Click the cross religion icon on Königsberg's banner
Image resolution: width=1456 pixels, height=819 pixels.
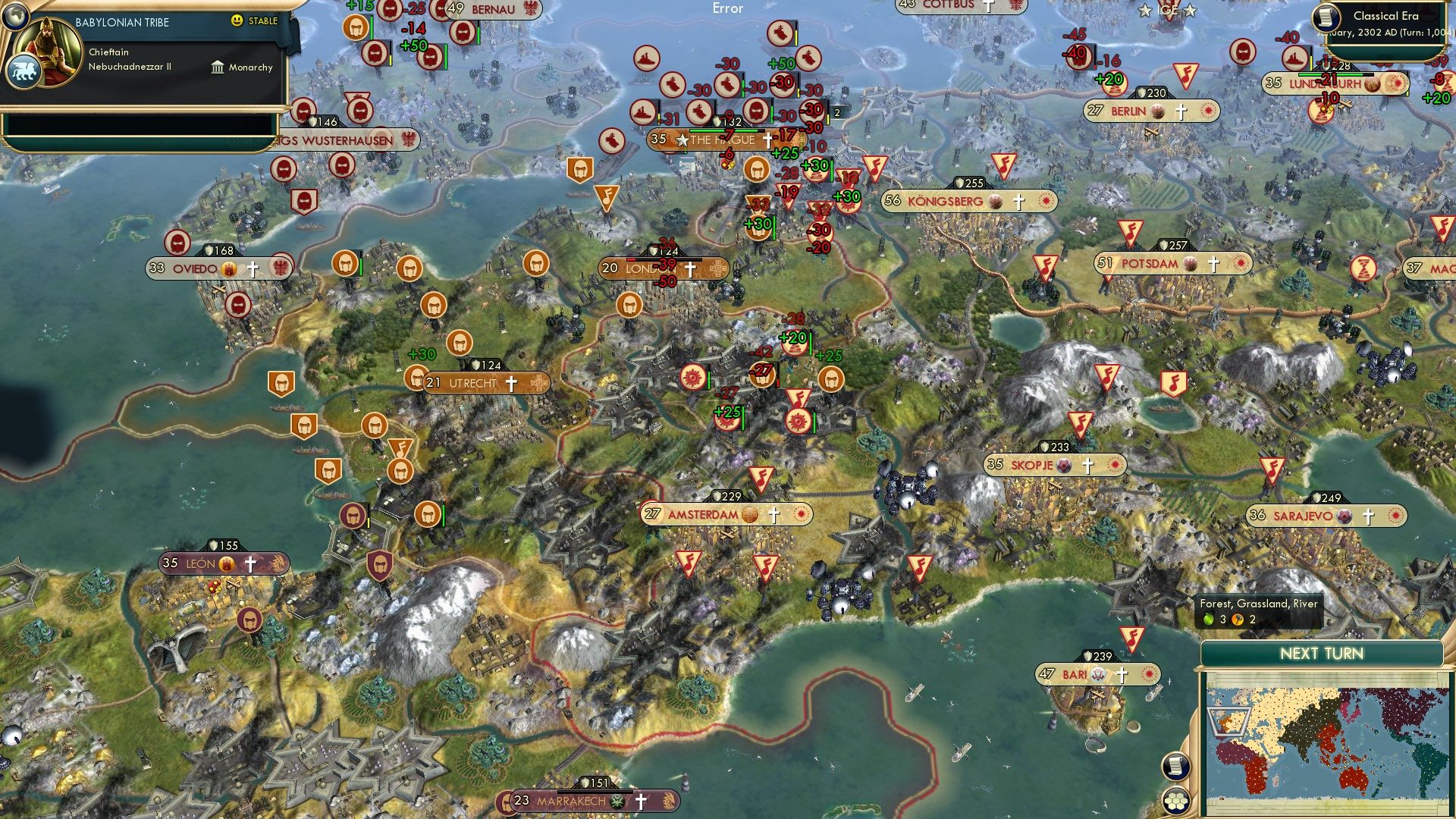tap(1018, 202)
